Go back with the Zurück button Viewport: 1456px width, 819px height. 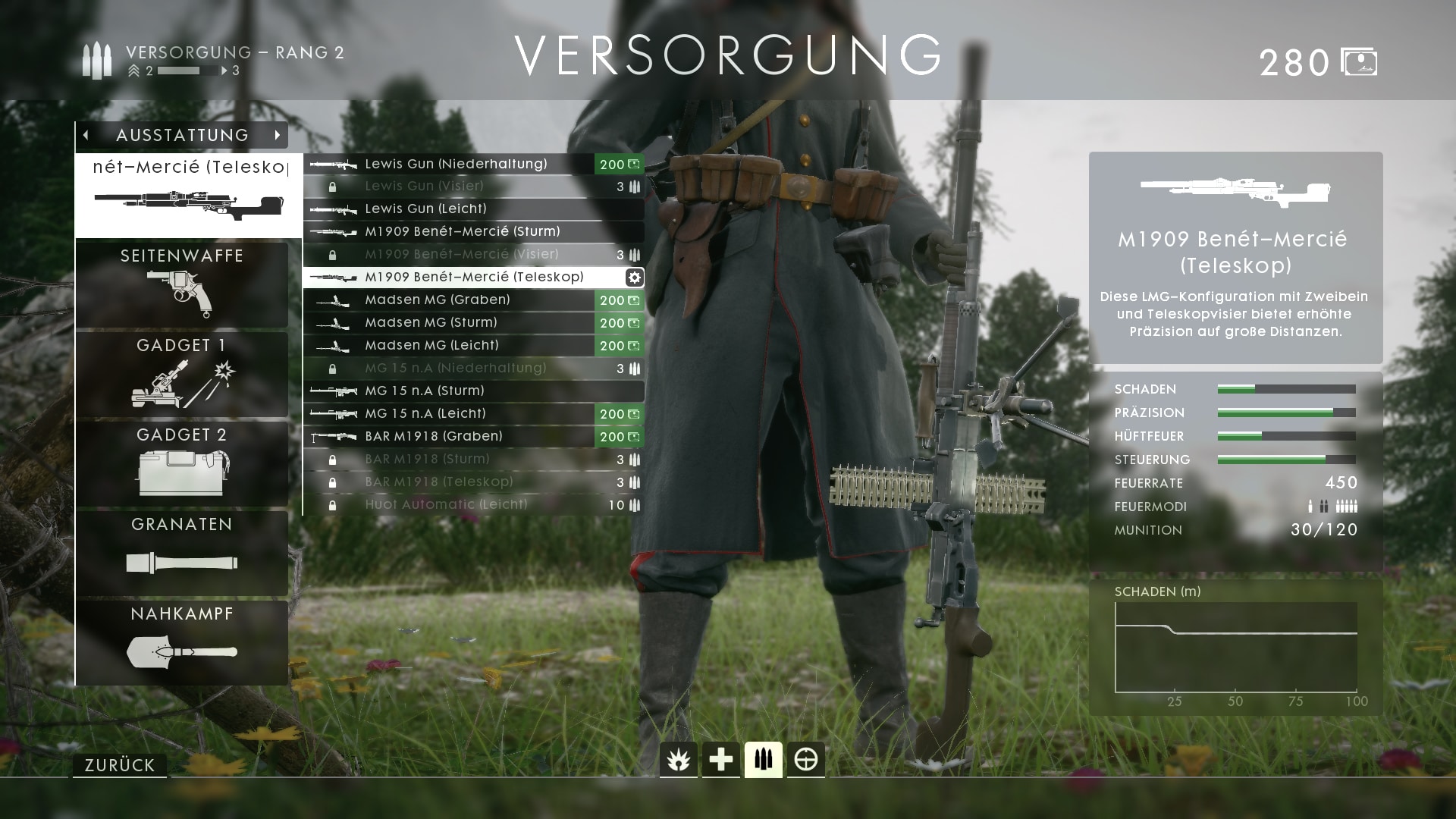click(x=120, y=765)
